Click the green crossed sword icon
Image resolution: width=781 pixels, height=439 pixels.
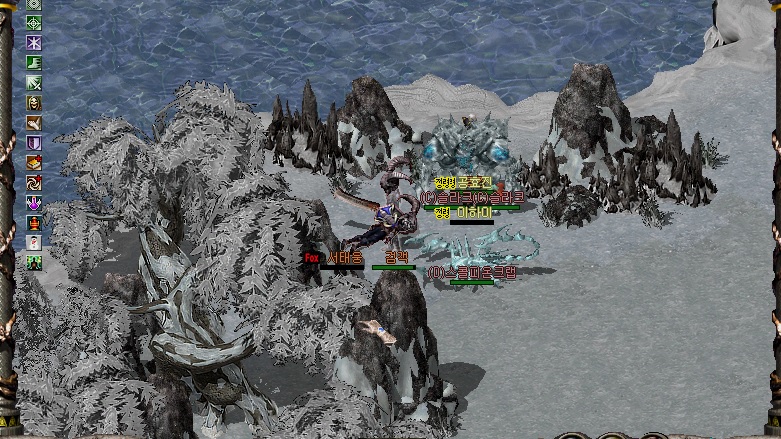[34, 83]
